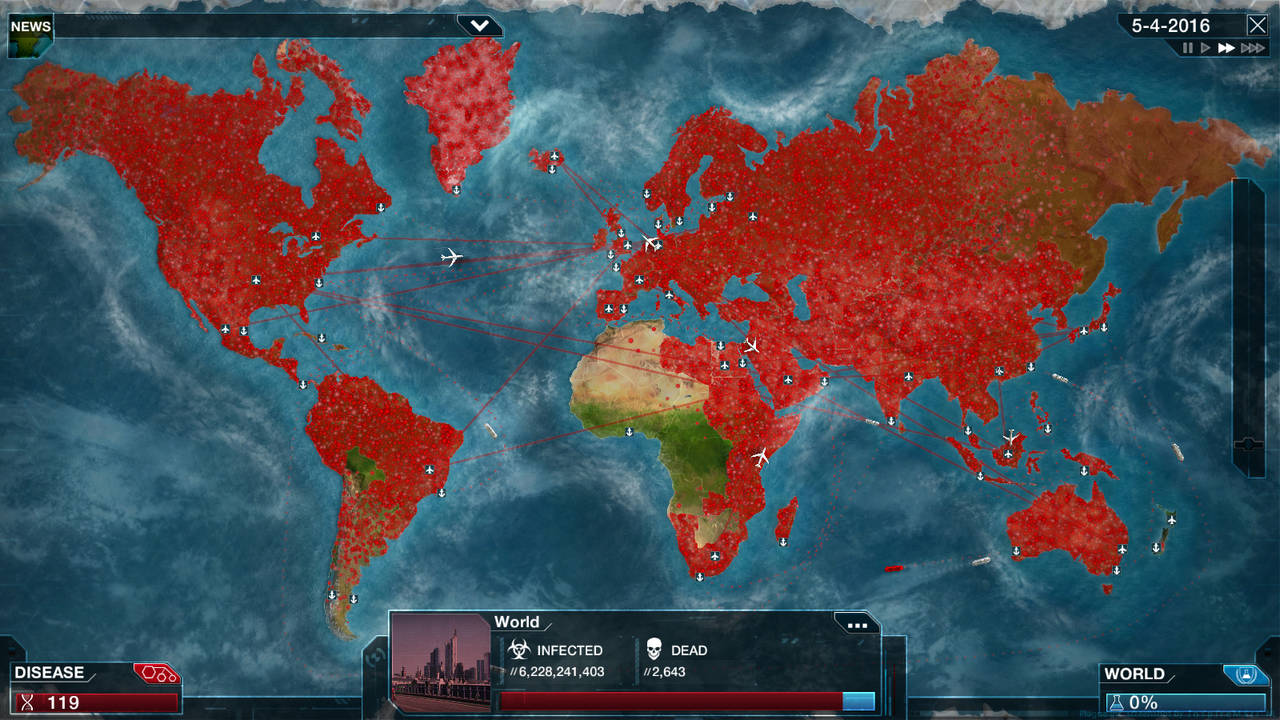Set game speed to double fast-forward
The image size is (1280, 720).
1226,48
